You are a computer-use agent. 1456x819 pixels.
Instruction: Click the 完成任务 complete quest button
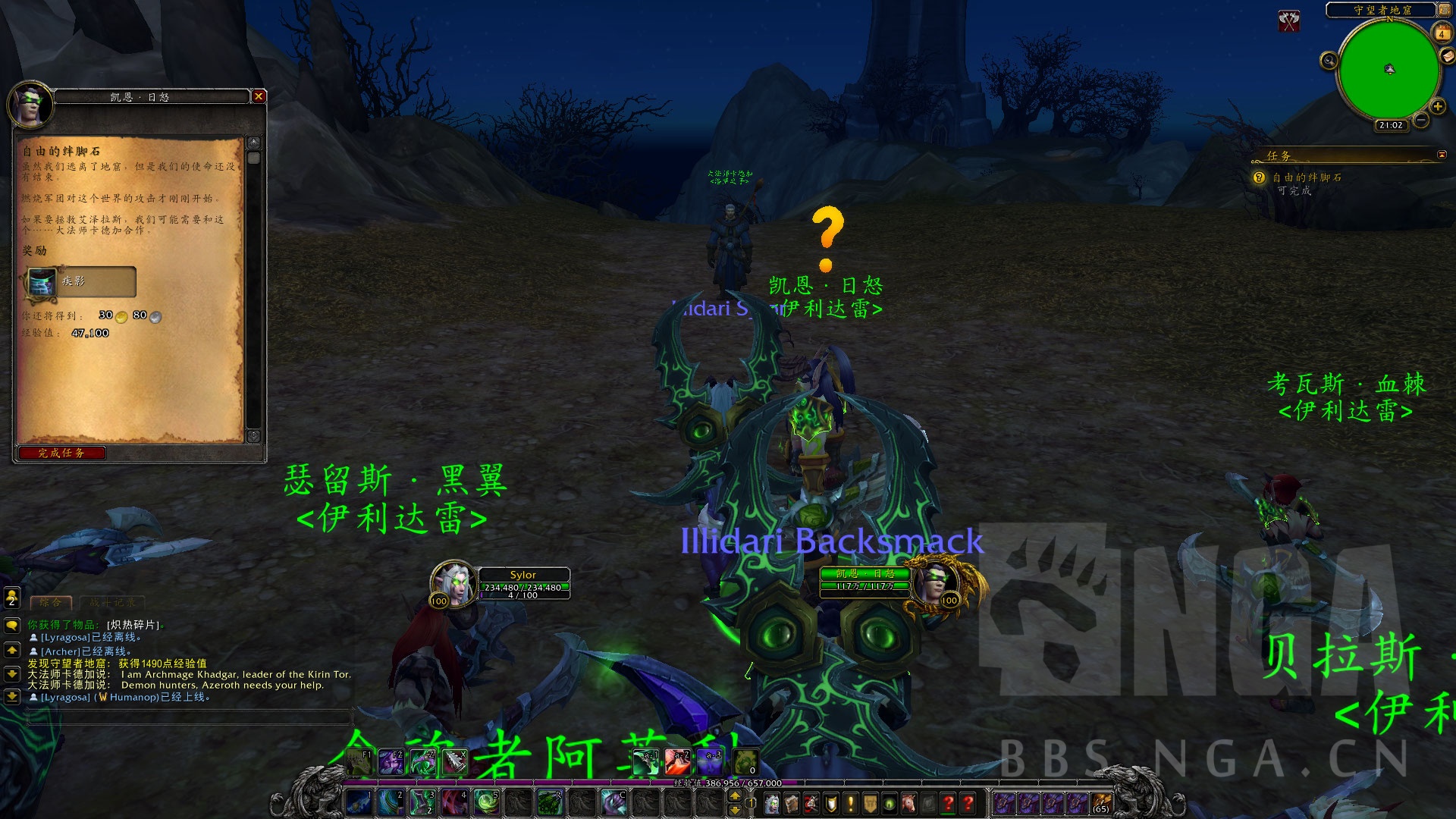point(61,453)
